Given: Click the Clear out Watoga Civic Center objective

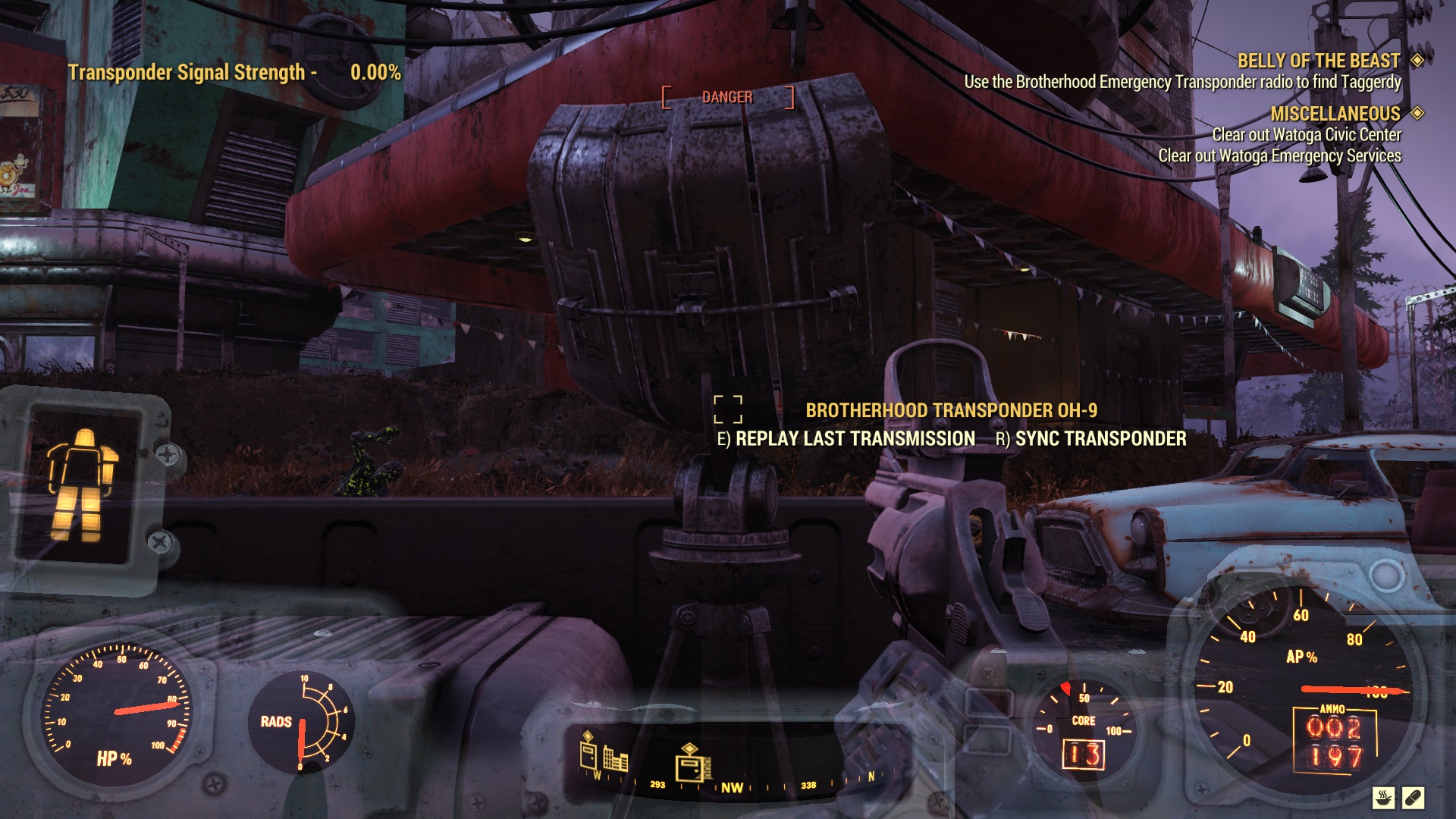Looking at the screenshot, I should (x=1306, y=135).
